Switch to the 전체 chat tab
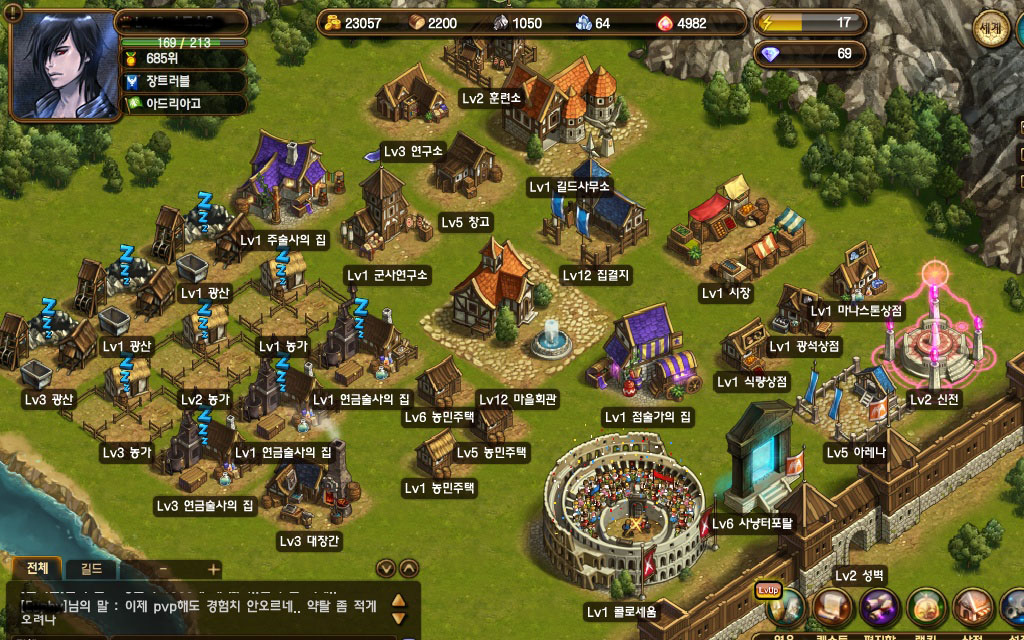1024x640 pixels. 37,568
